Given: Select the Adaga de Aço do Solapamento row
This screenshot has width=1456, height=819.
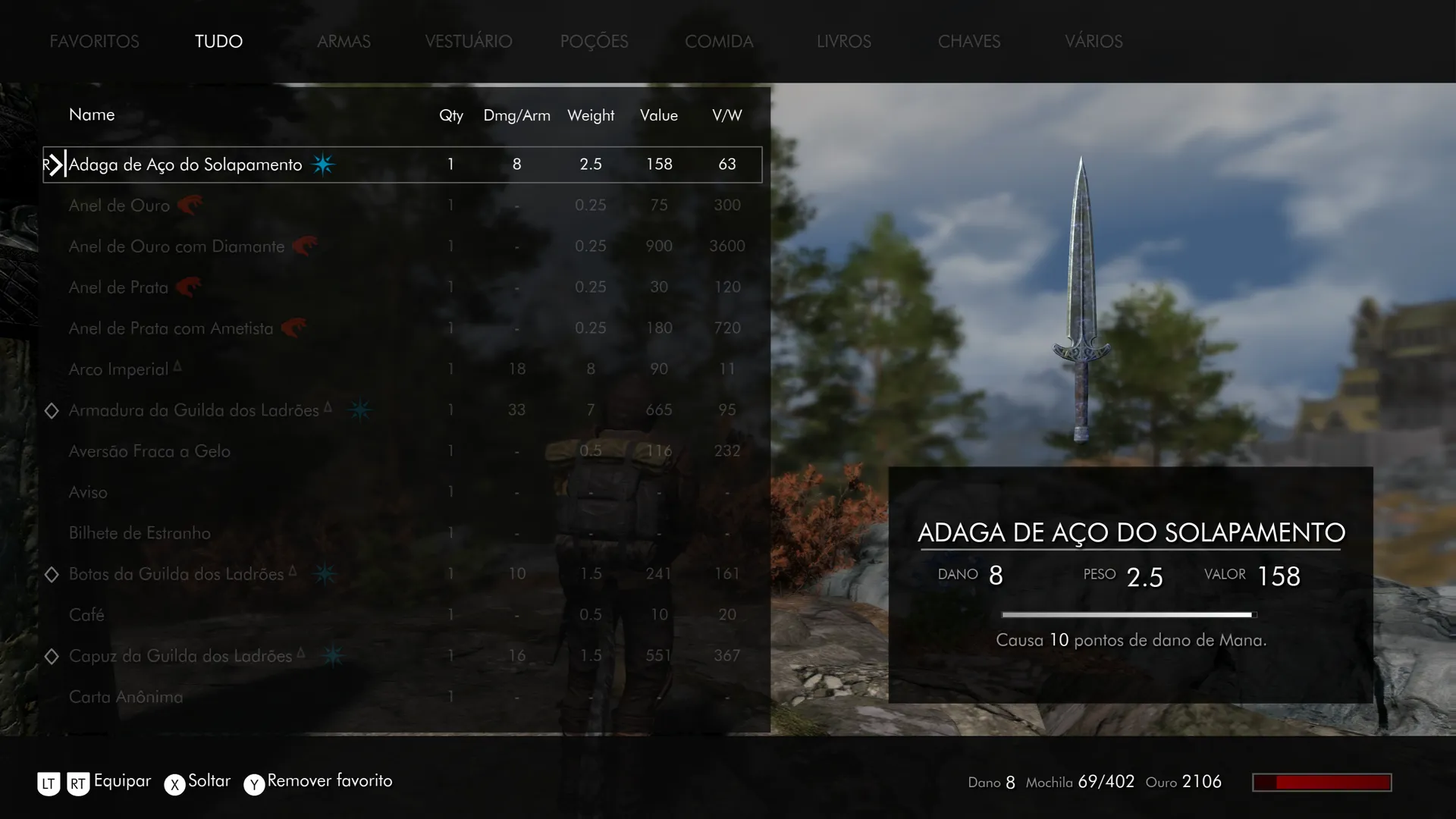Looking at the screenshot, I should click(x=185, y=165).
